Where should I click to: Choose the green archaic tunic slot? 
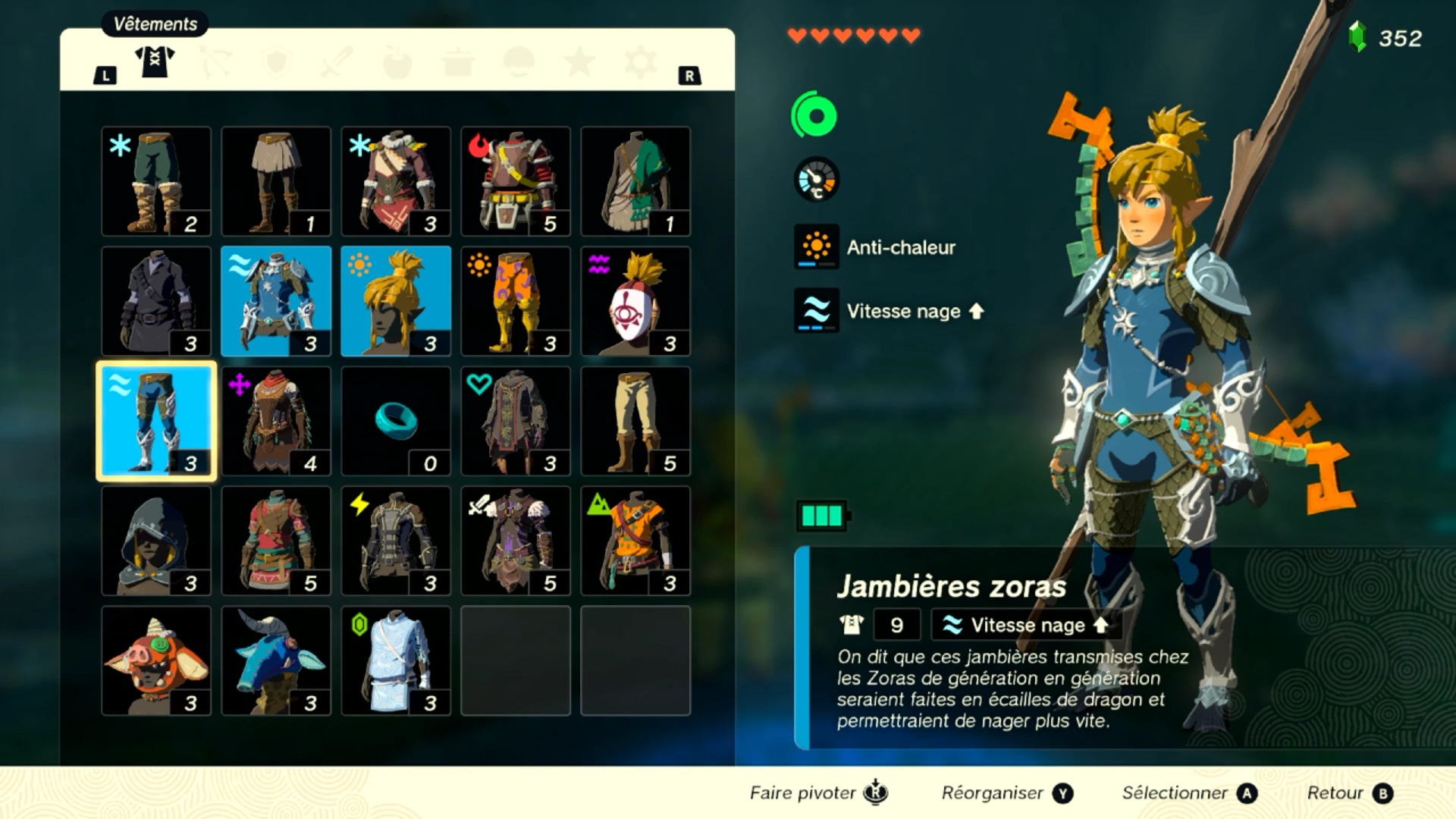pos(635,182)
